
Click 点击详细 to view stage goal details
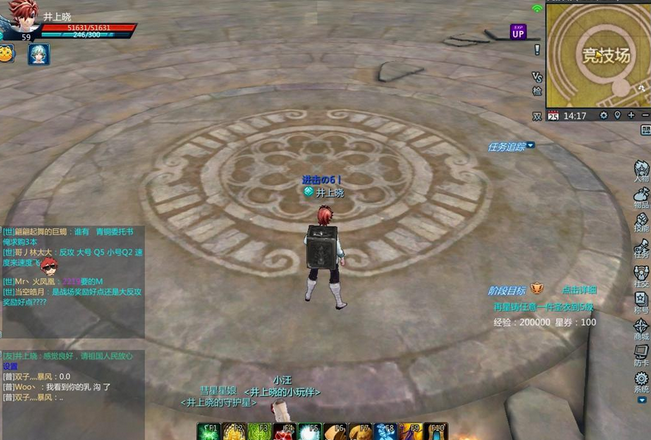click(579, 289)
